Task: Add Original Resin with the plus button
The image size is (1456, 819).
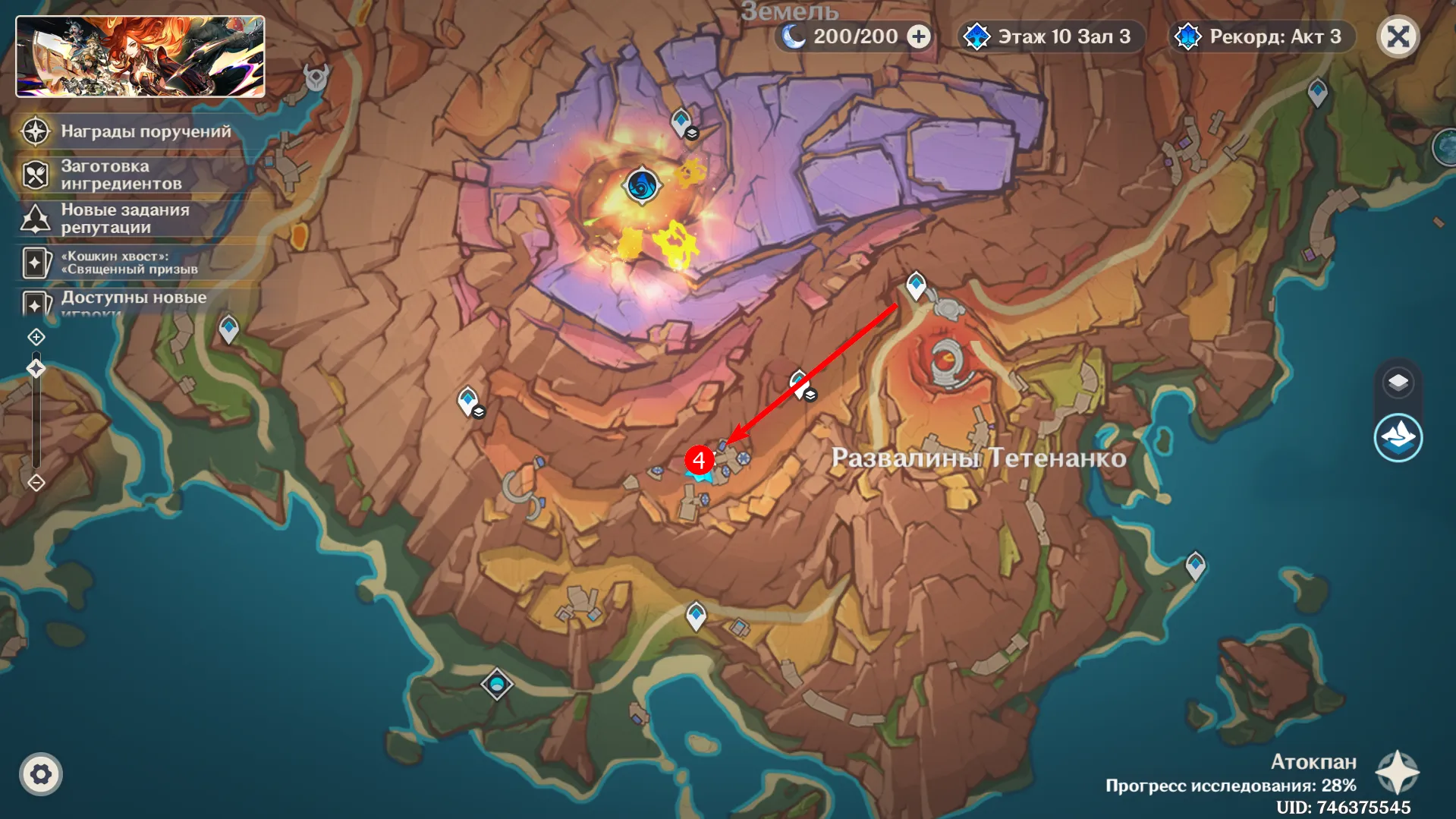Action: (x=919, y=36)
